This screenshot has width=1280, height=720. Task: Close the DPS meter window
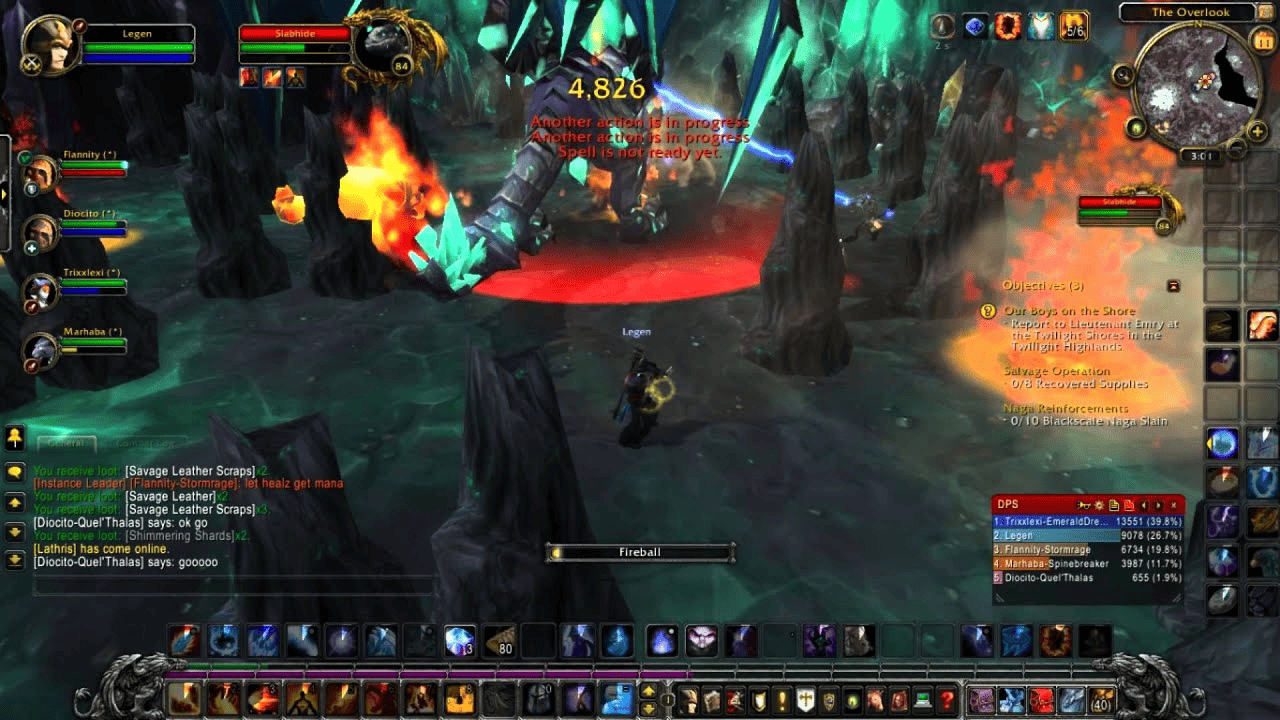1174,505
